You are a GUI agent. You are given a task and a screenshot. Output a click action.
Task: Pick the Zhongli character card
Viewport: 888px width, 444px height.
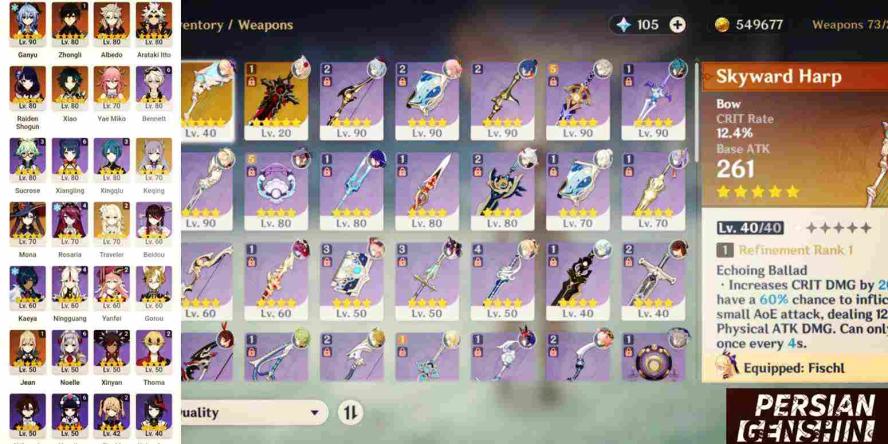pos(70,25)
